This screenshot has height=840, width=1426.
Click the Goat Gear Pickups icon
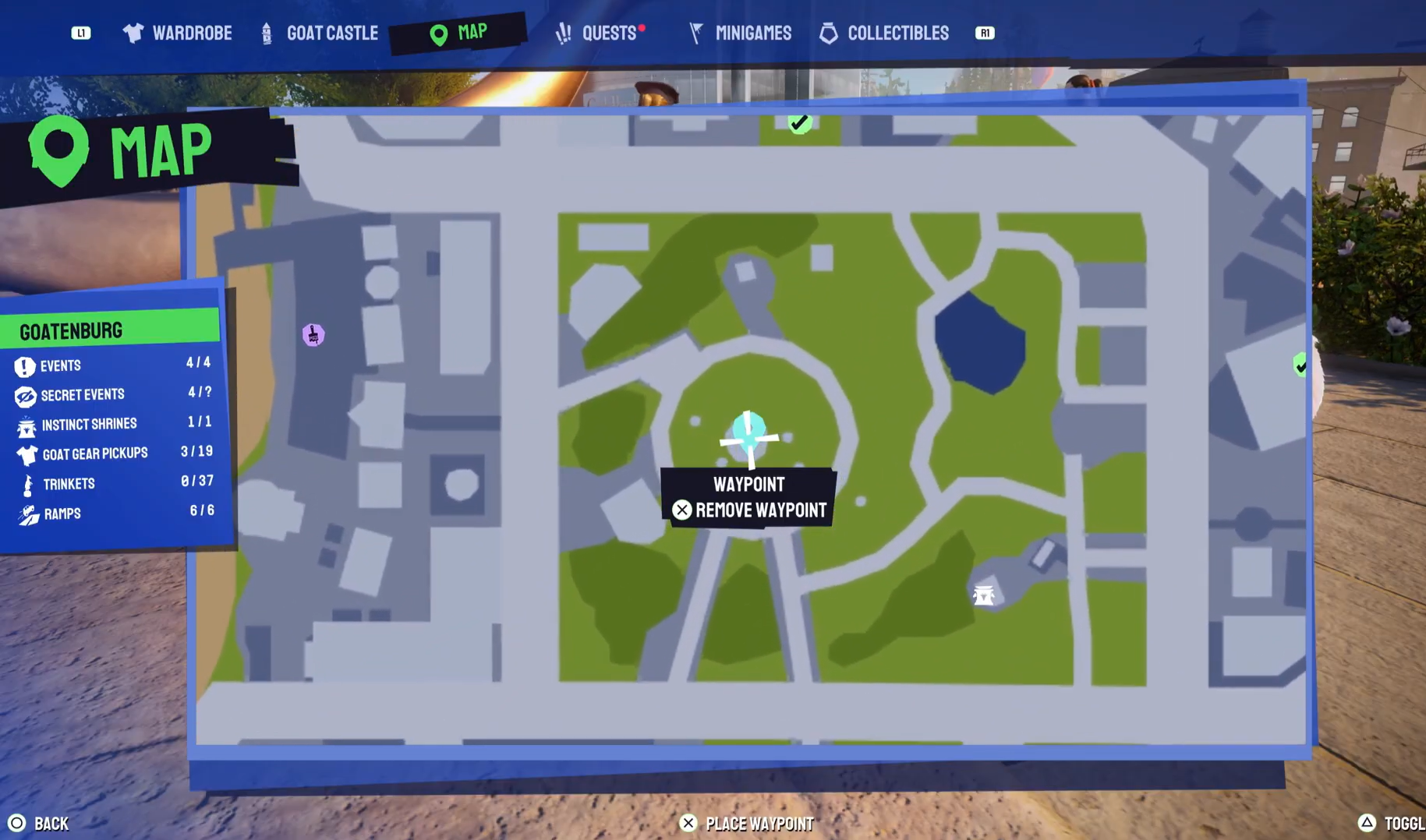click(26, 454)
